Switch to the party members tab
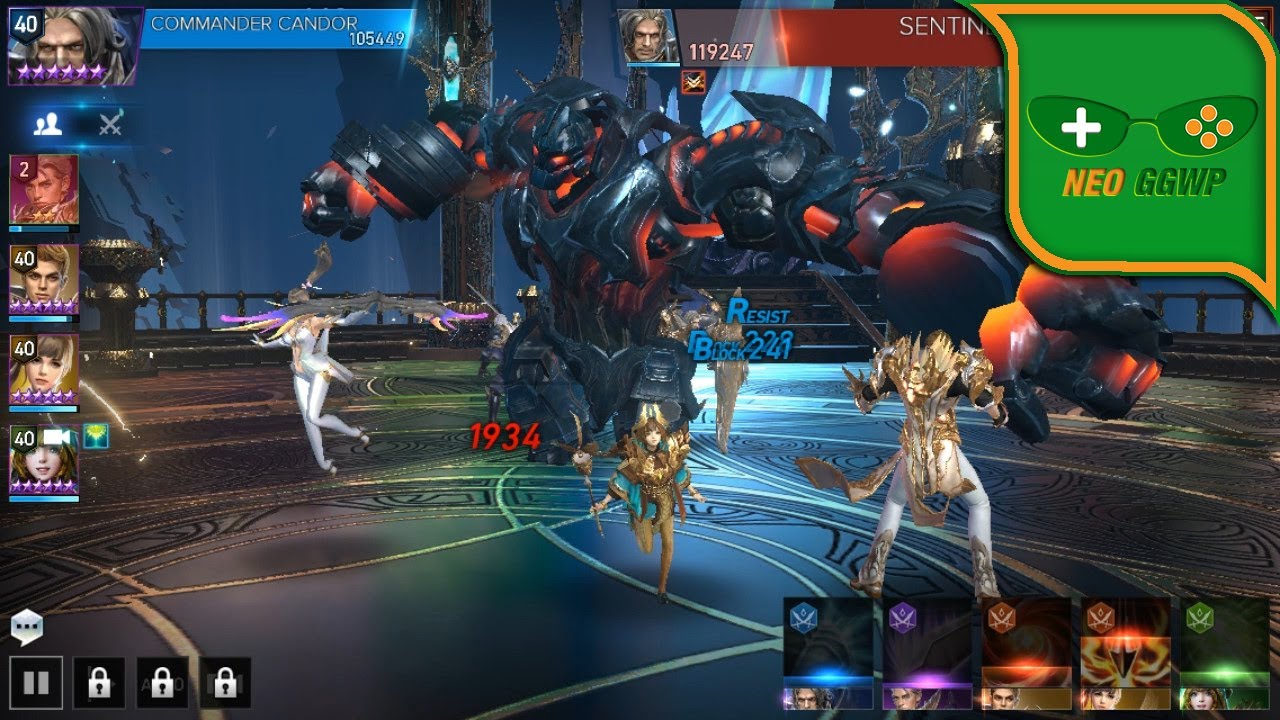The height and width of the screenshot is (720, 1280). click(48, 124)
